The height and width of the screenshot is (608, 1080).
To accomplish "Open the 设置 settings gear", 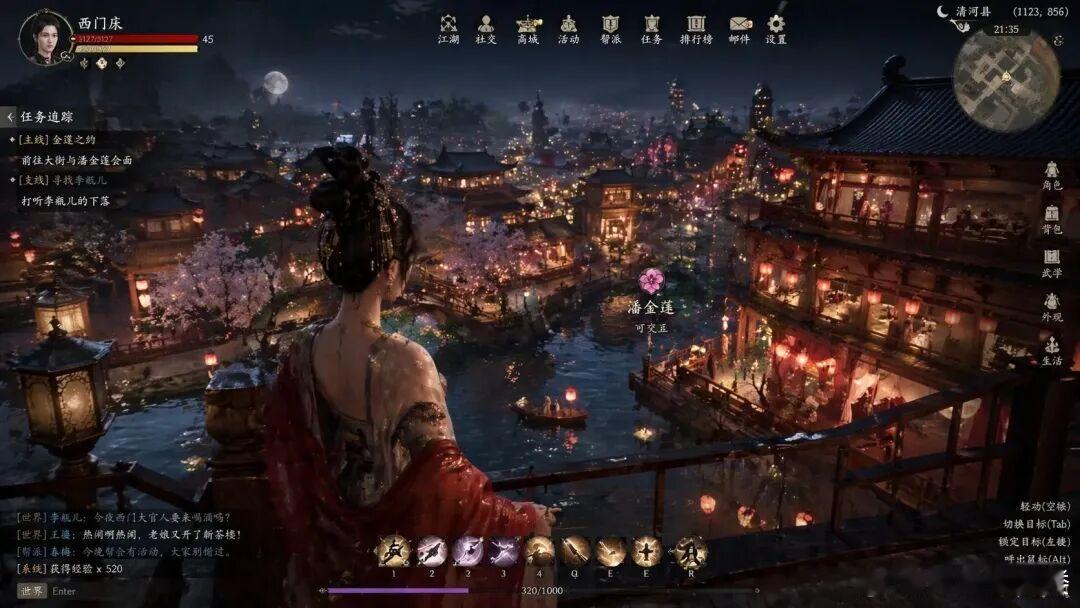I will pos(776,28).
